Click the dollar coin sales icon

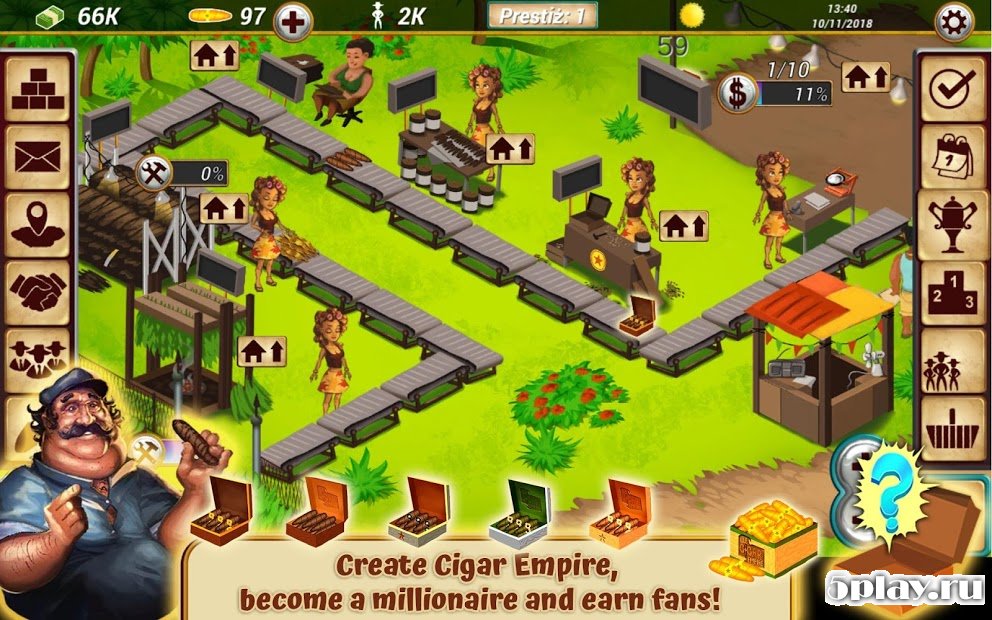(x=736, y=94)
